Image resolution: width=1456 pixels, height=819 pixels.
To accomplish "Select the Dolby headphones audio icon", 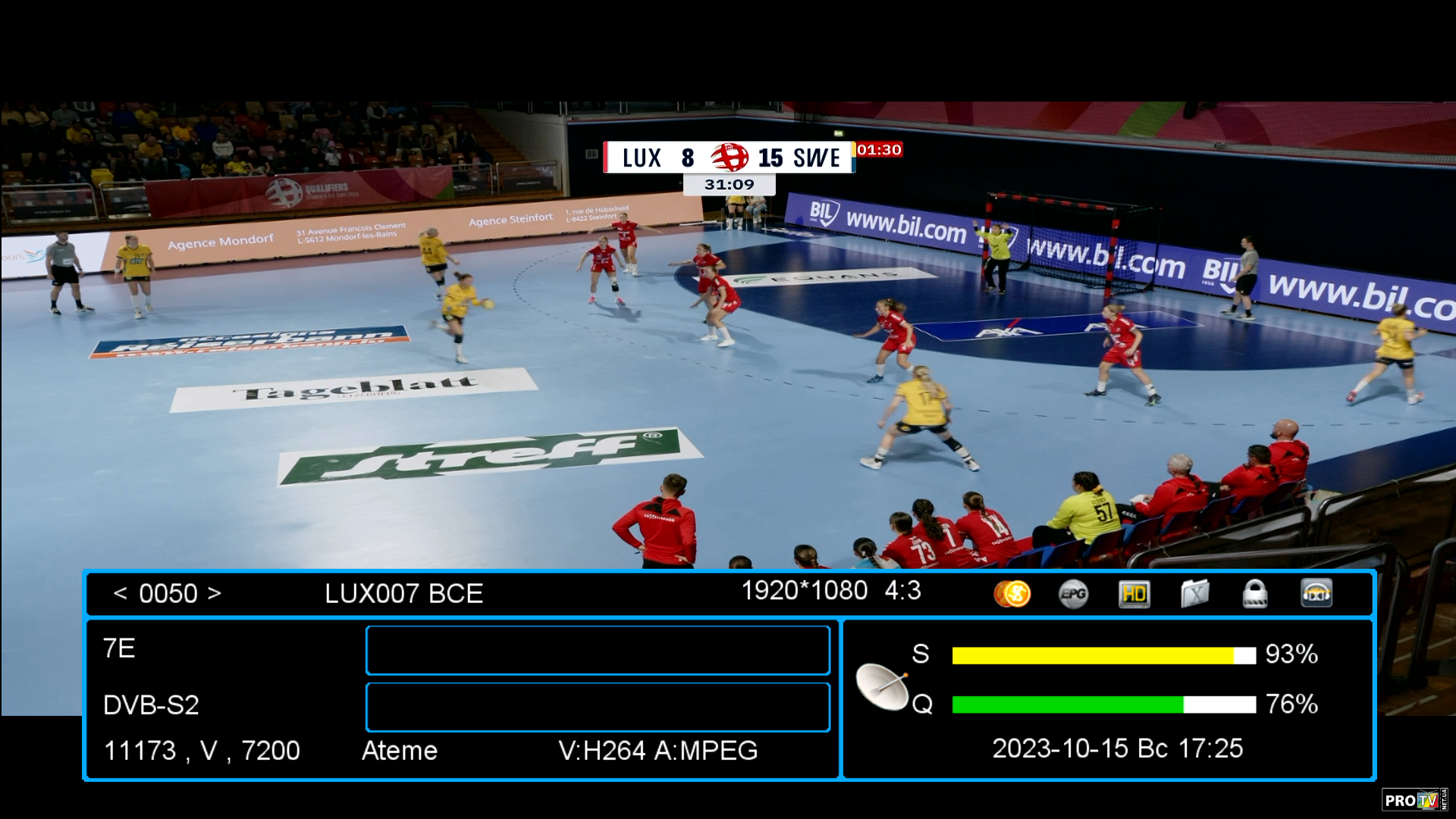I will coord(1316,594).
